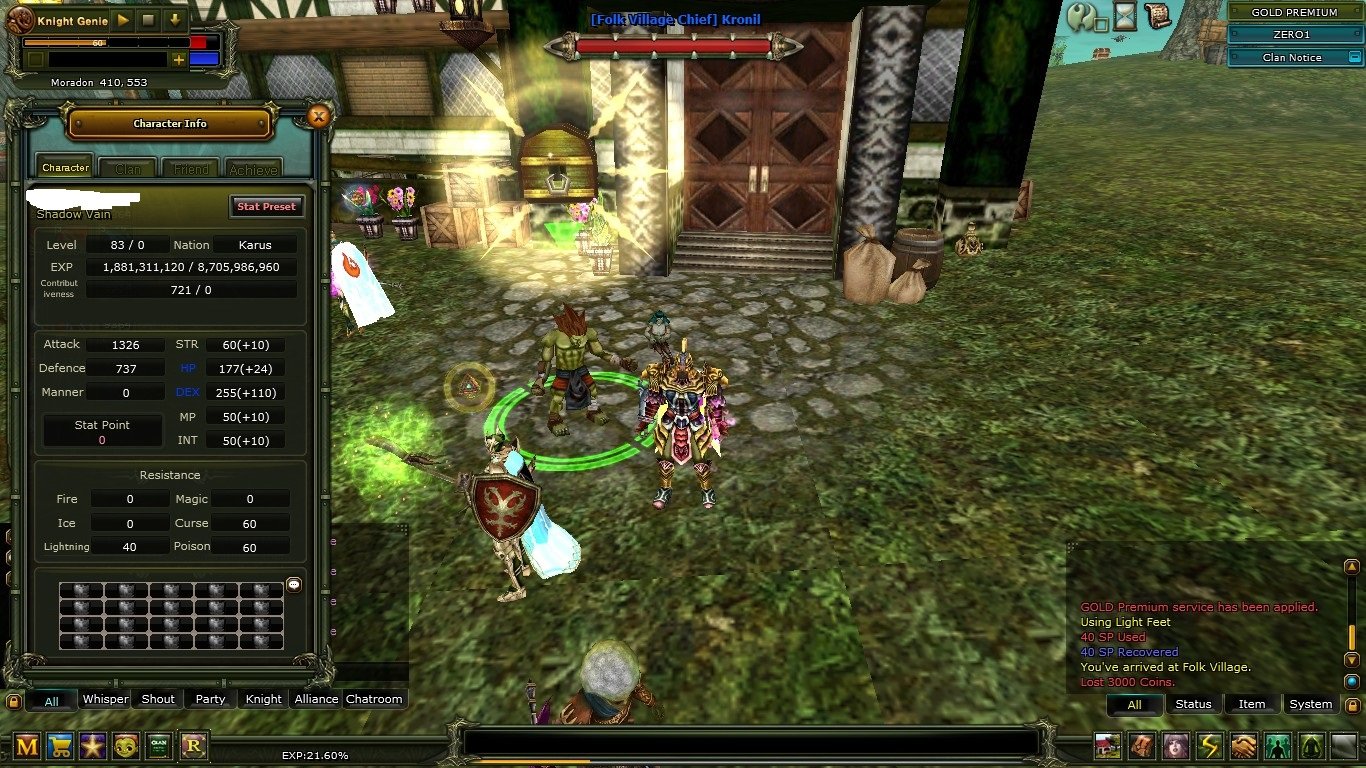Open the shopping cart store icon
Image resolution: width=1366 pixels, height=768 pixels.
tap(60, 745)
